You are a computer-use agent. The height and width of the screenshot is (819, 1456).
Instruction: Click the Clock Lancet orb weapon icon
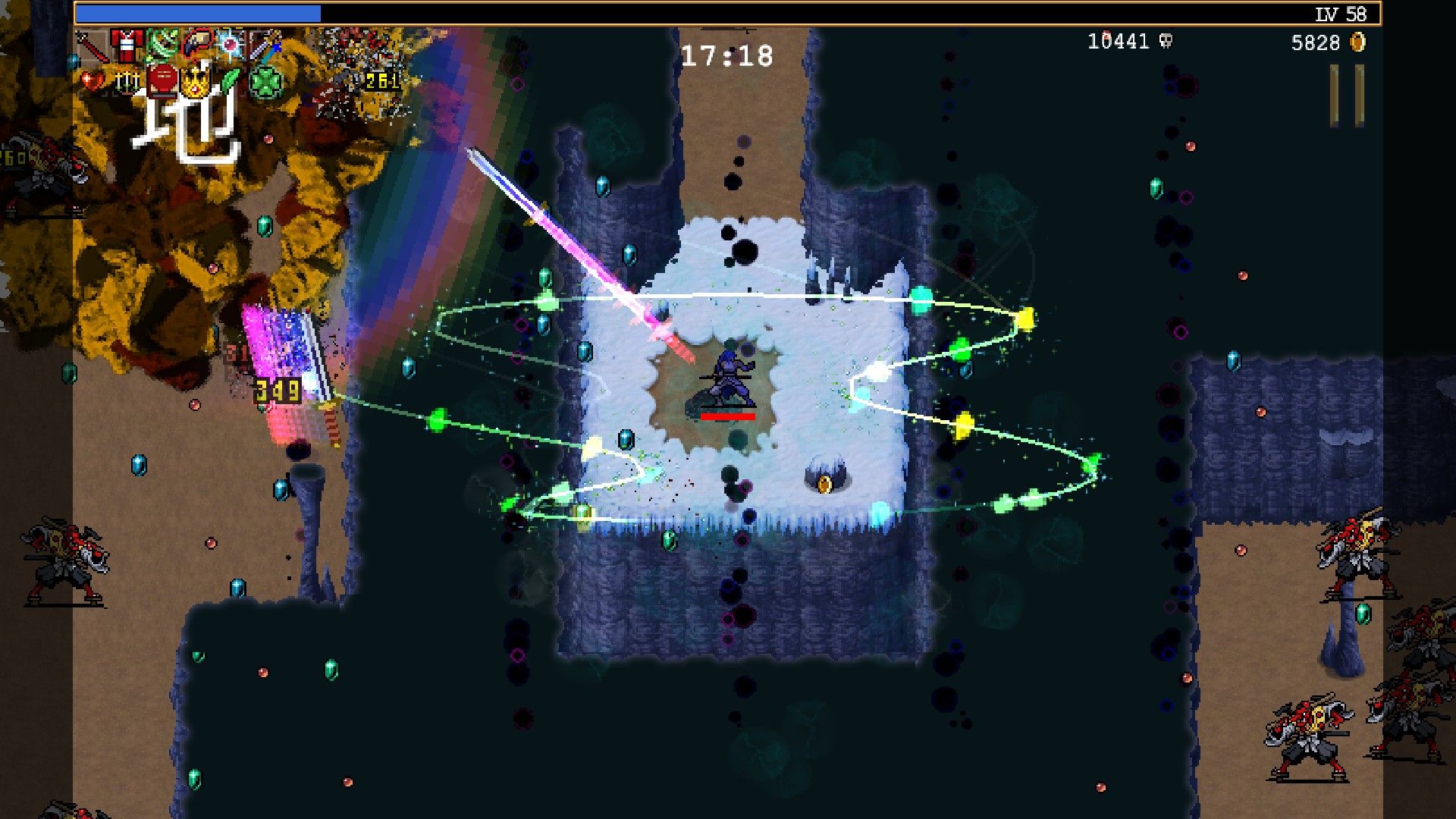pos(230,45)
